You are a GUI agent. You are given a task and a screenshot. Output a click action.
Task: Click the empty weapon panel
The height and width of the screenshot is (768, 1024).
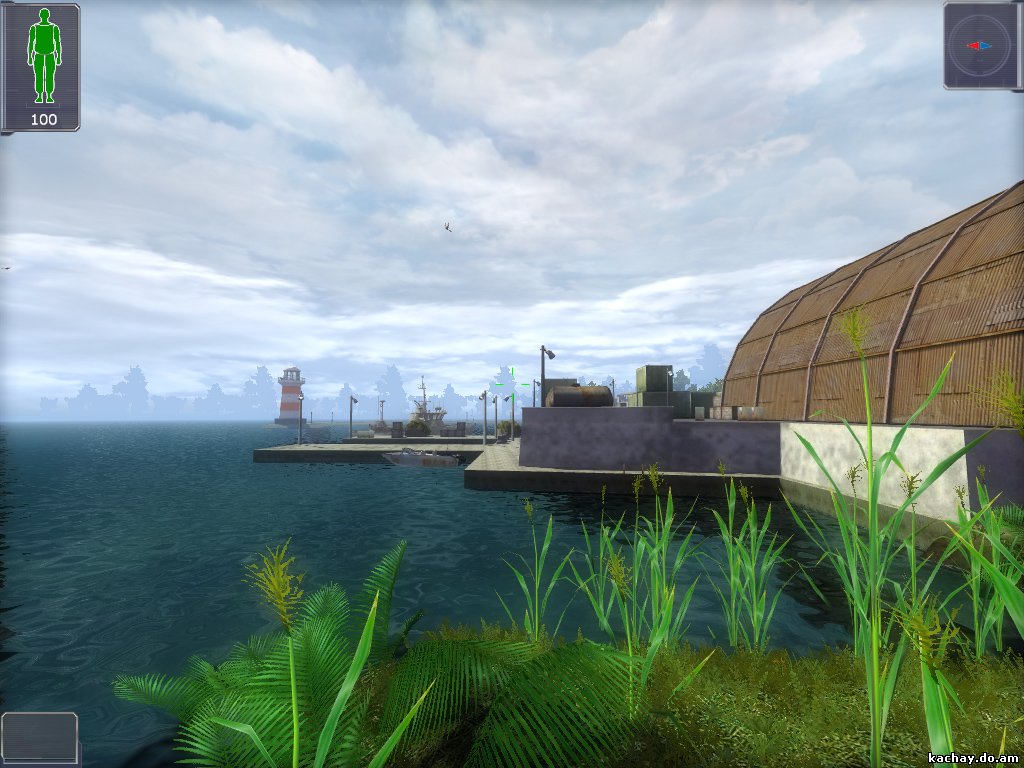coord(40,737)
